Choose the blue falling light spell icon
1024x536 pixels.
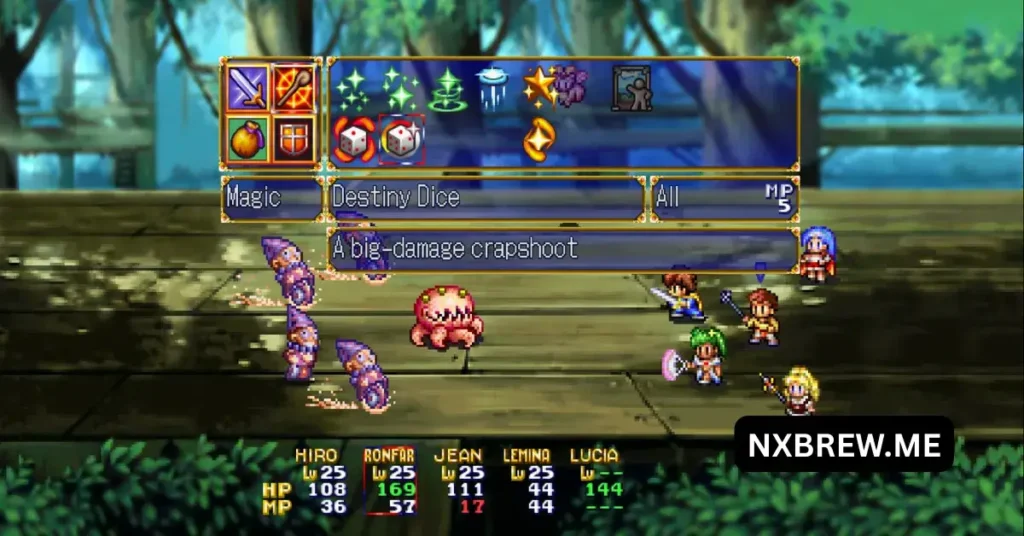(x=494, y=87)
